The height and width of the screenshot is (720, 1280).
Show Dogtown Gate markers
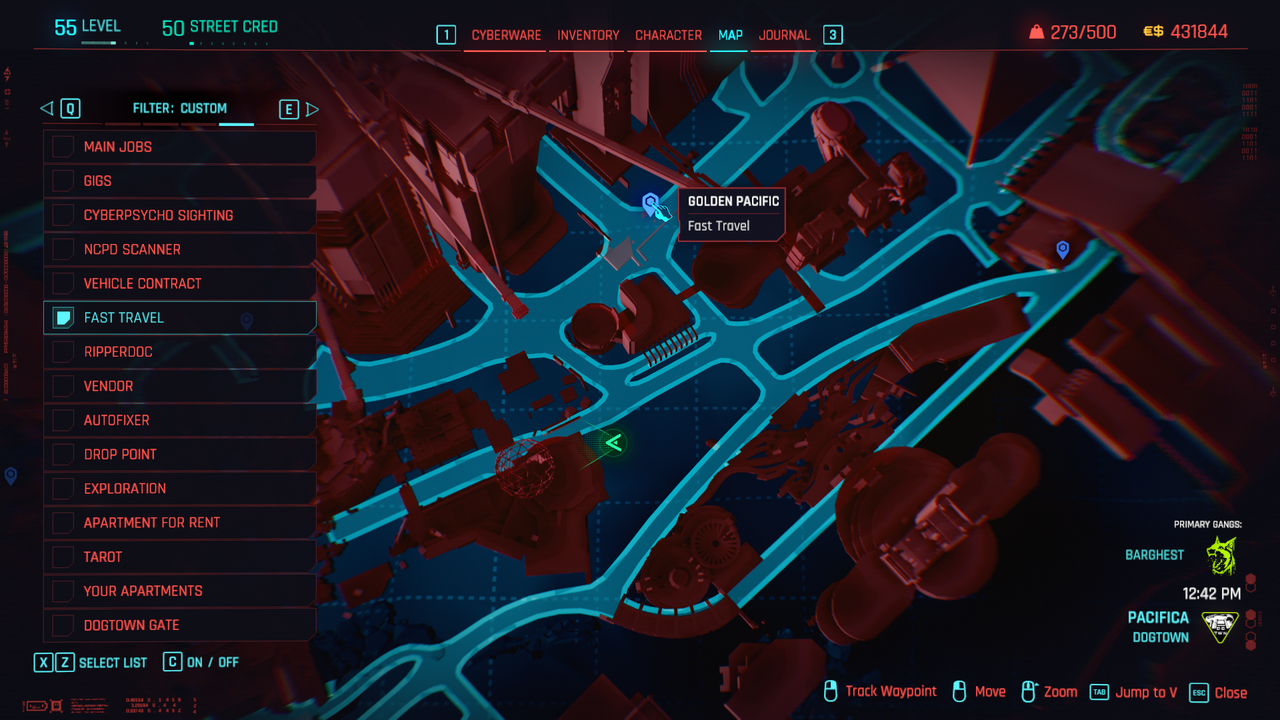[63, 625]
